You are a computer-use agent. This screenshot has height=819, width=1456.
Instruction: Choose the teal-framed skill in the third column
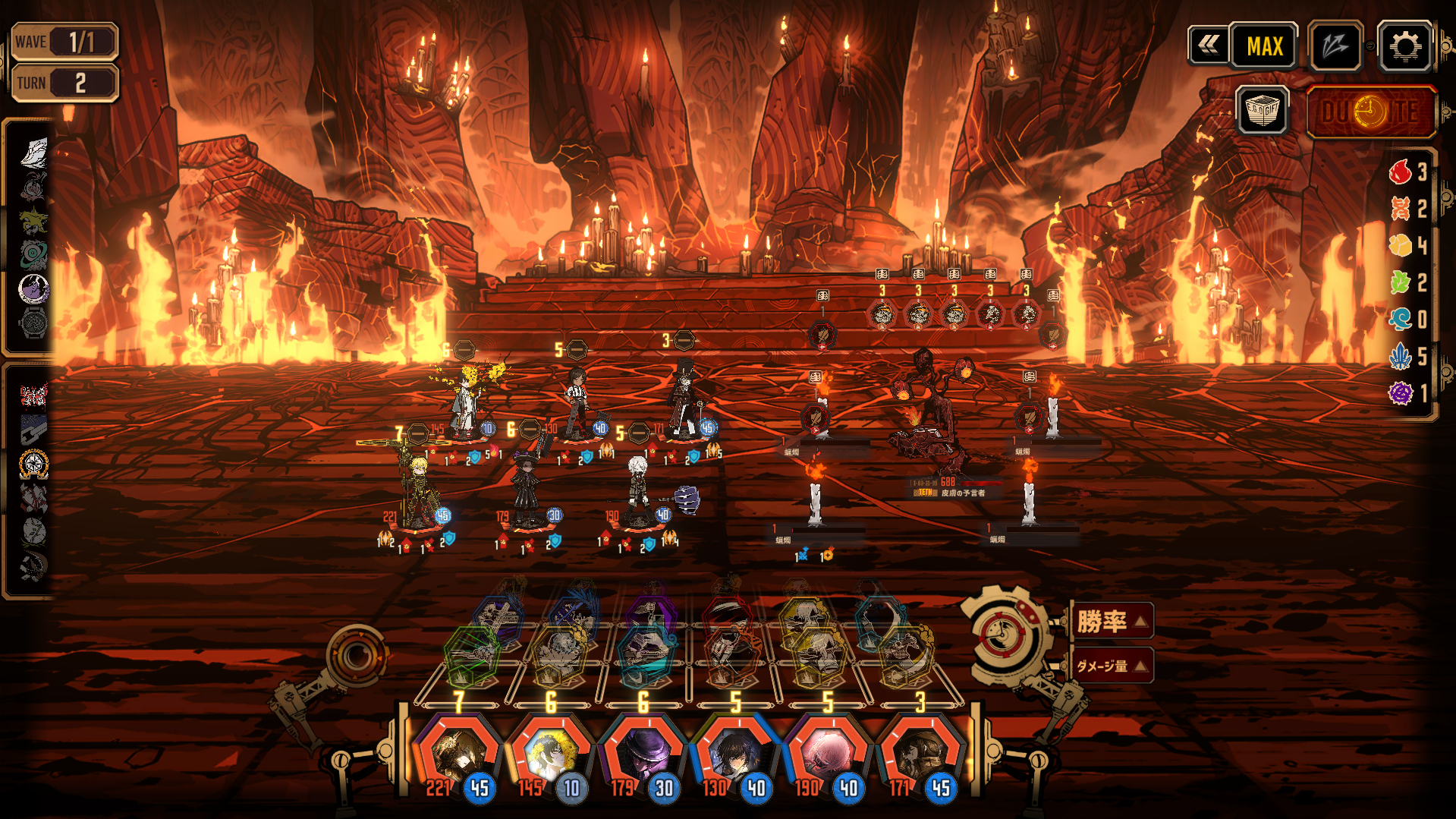tap(645, 653)
